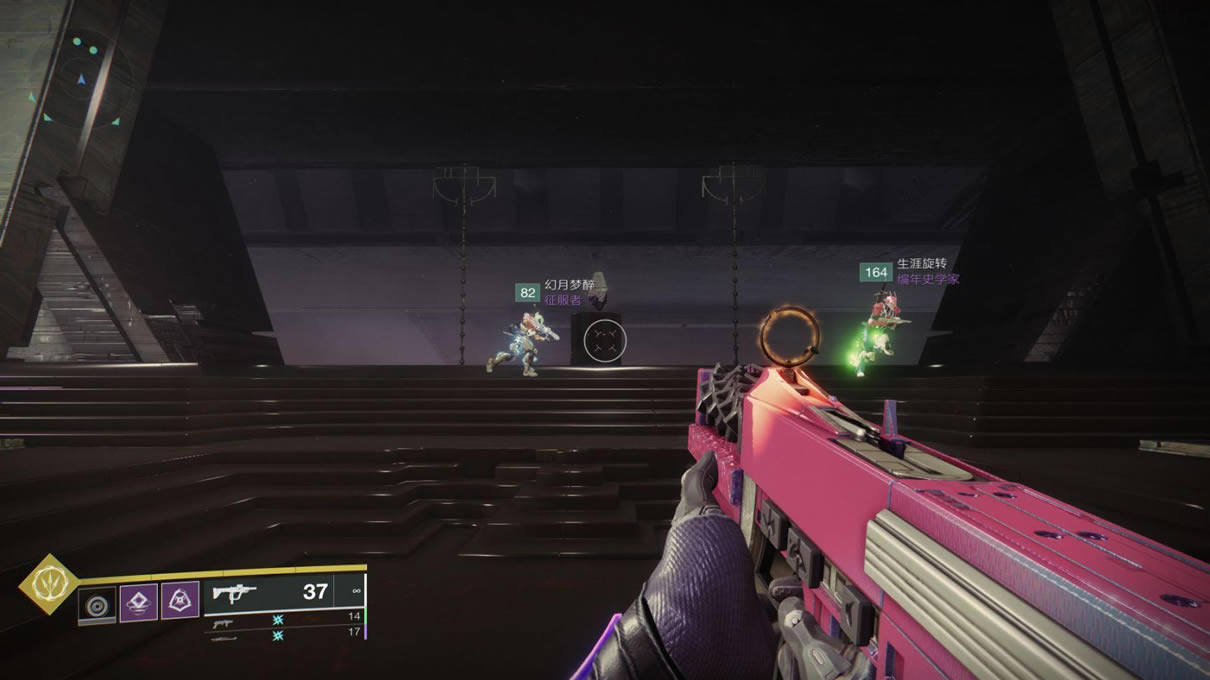
Task: Select the concentric-circle grenade ability icon
Action: click(97, 604)
